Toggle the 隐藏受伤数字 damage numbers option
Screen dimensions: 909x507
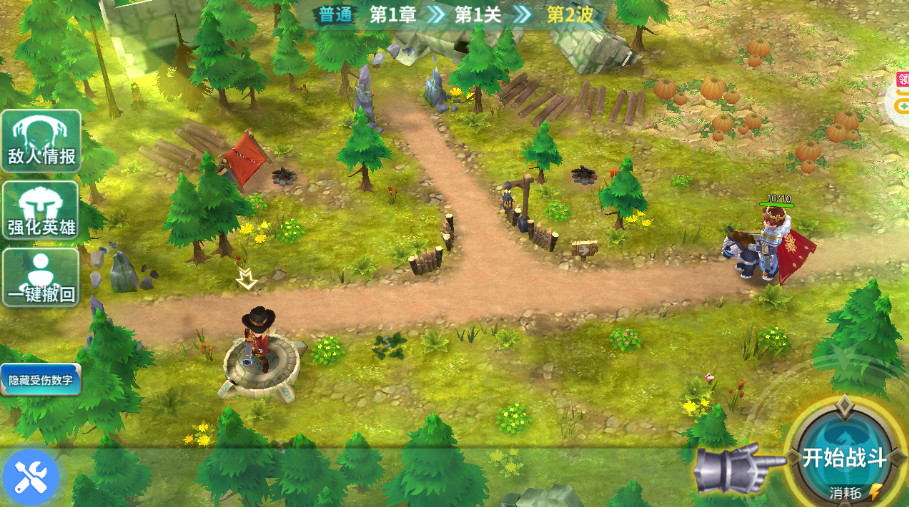(x=40, y=380)
